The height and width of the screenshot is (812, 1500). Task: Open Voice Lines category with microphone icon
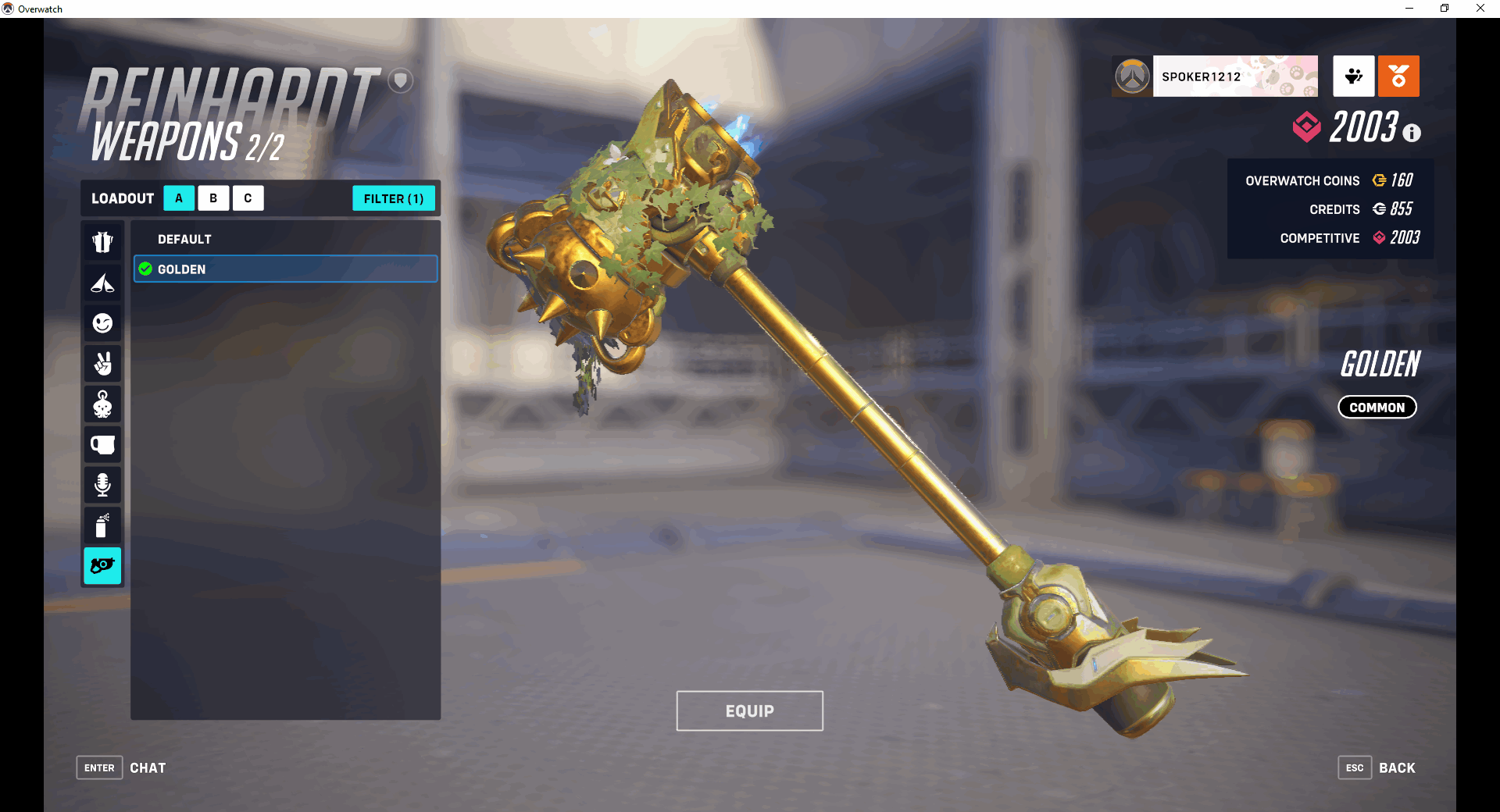pos(102,486)
